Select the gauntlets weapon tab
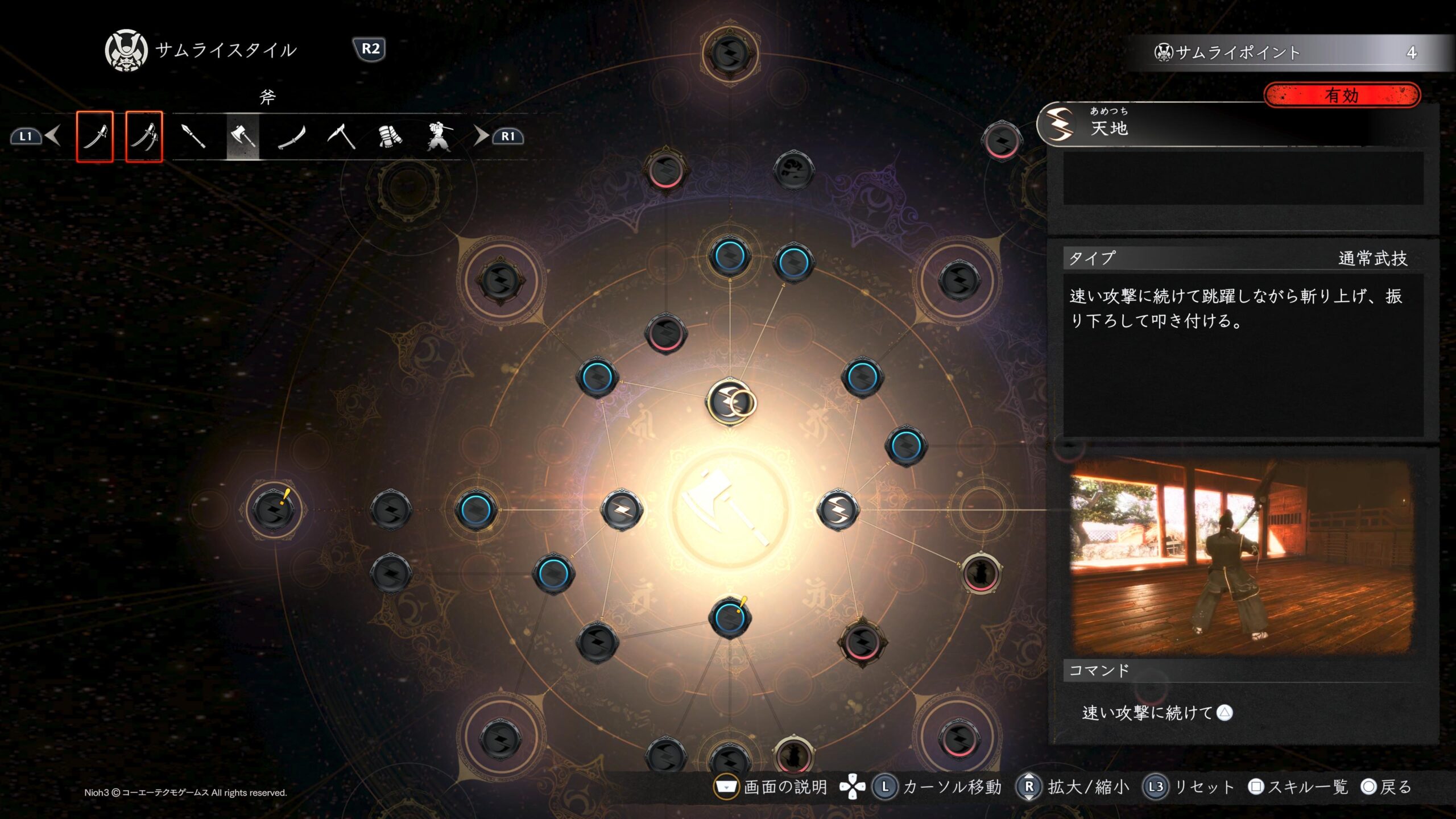 (390, 136)
